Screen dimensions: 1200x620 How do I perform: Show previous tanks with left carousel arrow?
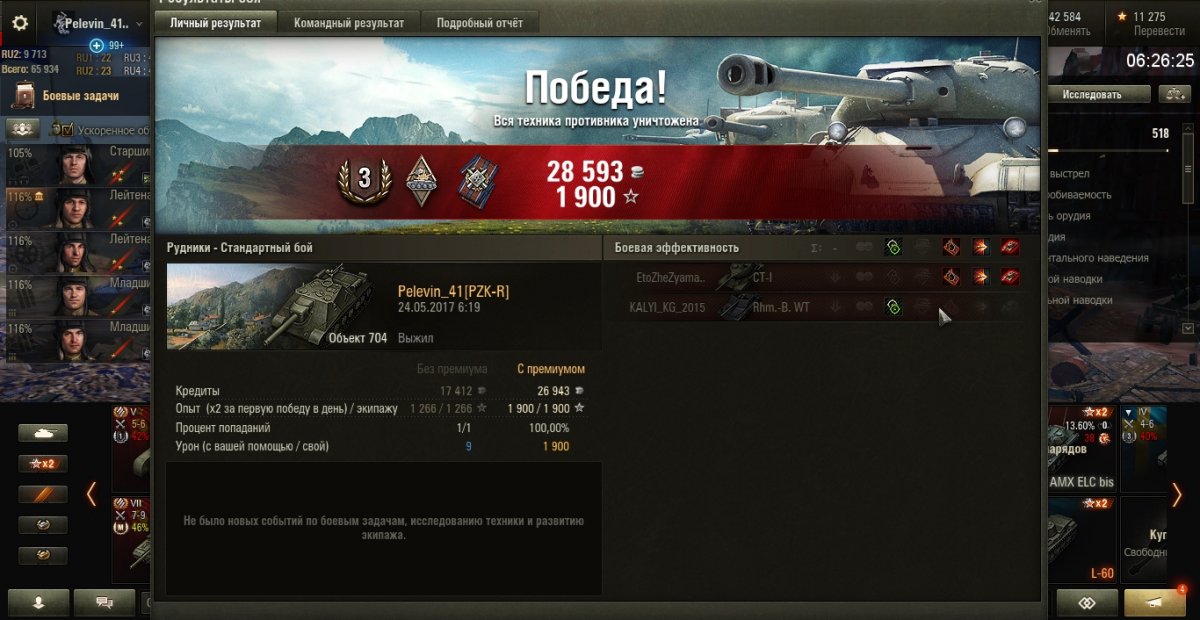[91, 493]
